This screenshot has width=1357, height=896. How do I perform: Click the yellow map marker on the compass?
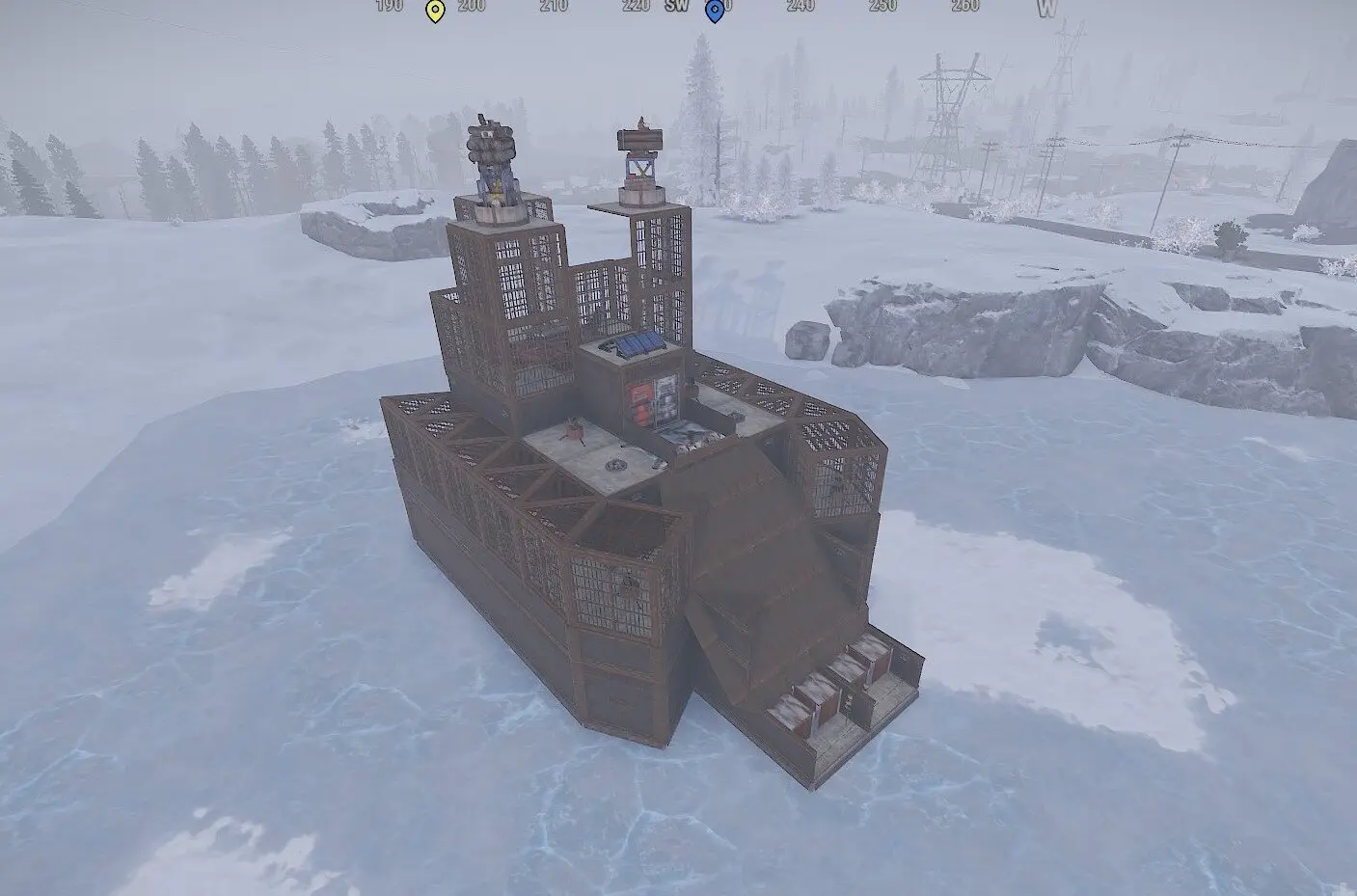[x=435, y=11]
